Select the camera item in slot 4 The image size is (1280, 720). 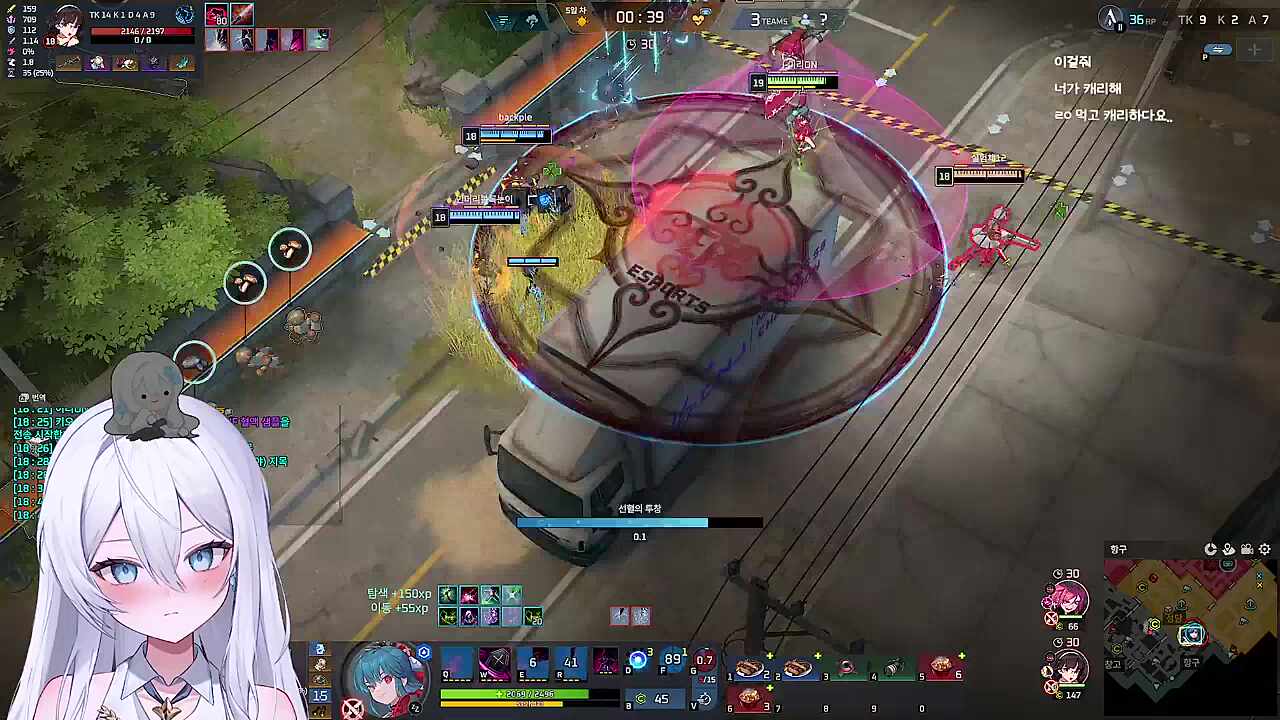pyautogui.click(x=894, y=668)
